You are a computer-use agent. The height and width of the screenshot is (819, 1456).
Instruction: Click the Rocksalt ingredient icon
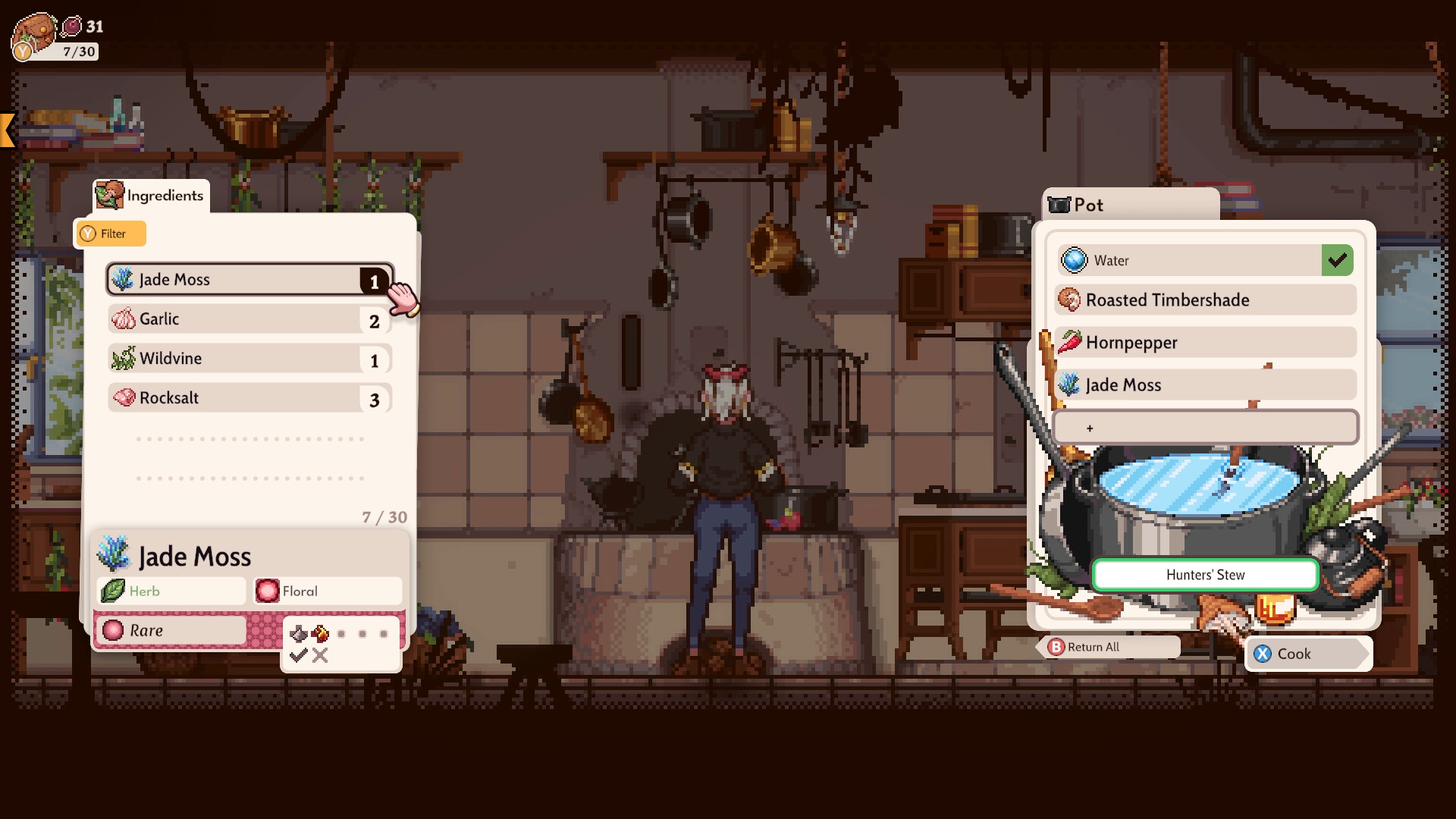pos(124,397)
